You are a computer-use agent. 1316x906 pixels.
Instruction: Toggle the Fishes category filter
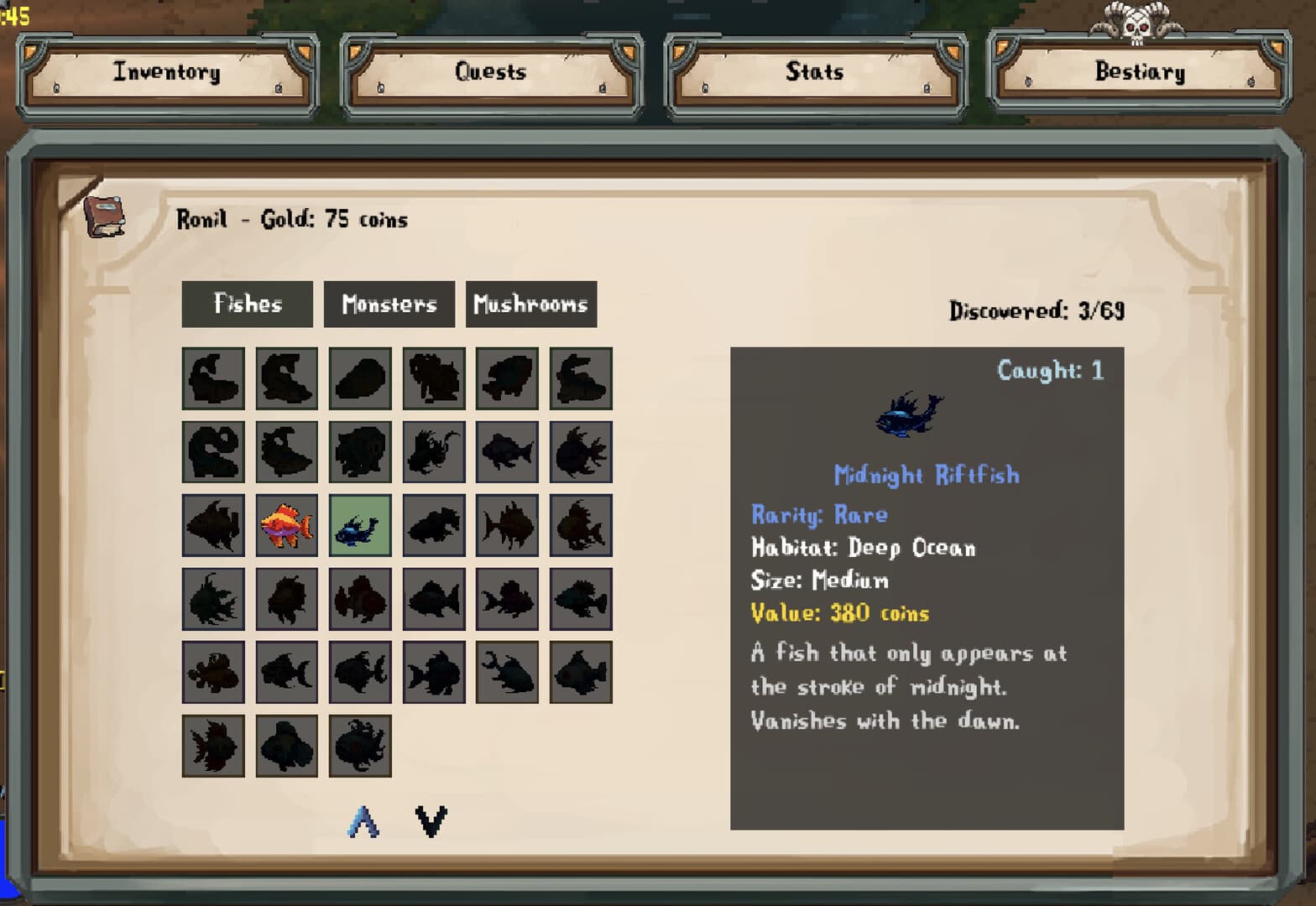point(246,304)
